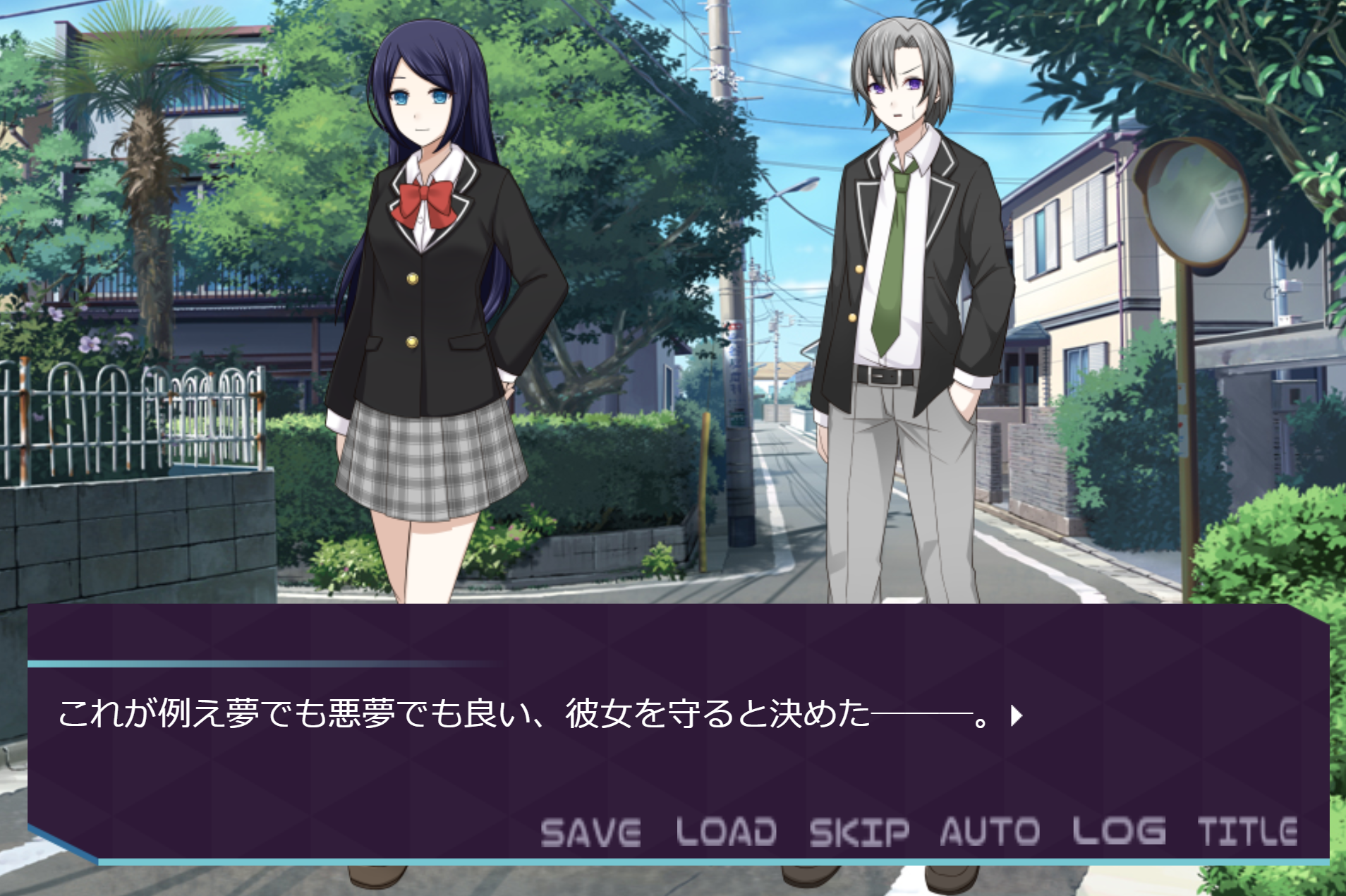Open the SAVE menu

(590, 832)
